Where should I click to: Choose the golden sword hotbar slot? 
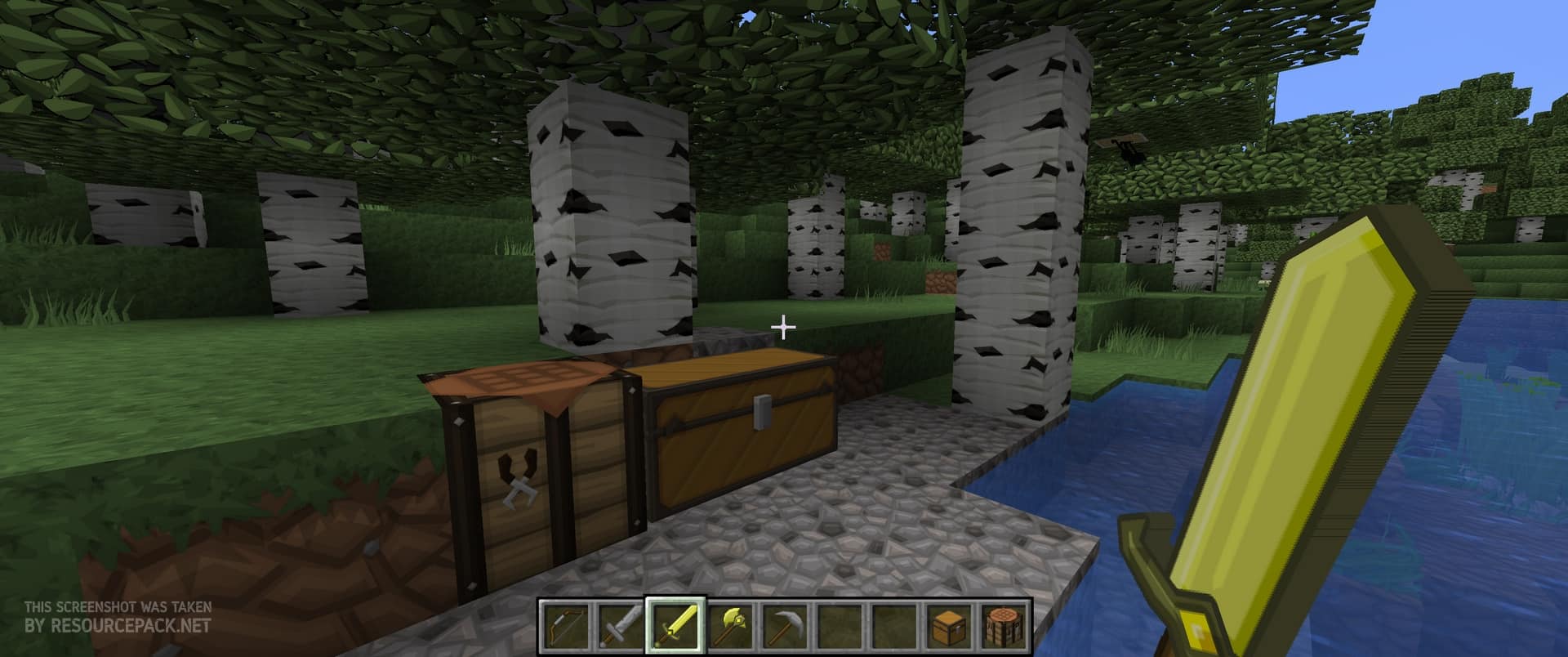[674, 626]
